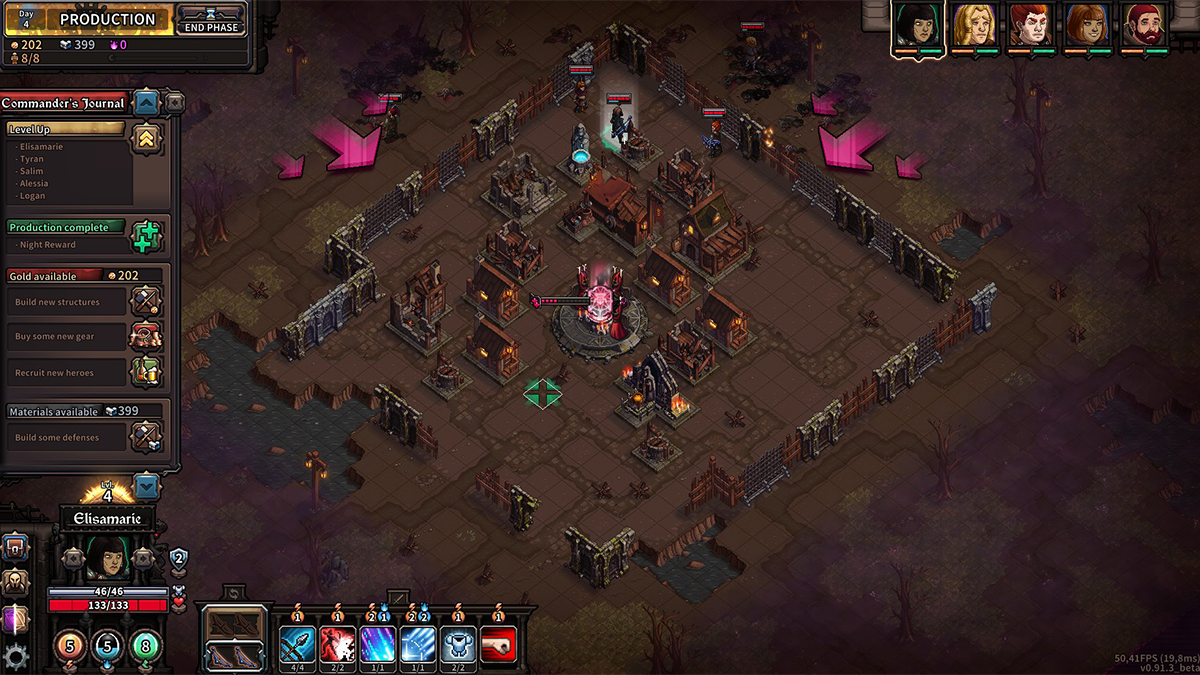This screenshot has width=1200, height=675.
Task: Open the treasure chest inventory button
Action: [x=15, y=547]
